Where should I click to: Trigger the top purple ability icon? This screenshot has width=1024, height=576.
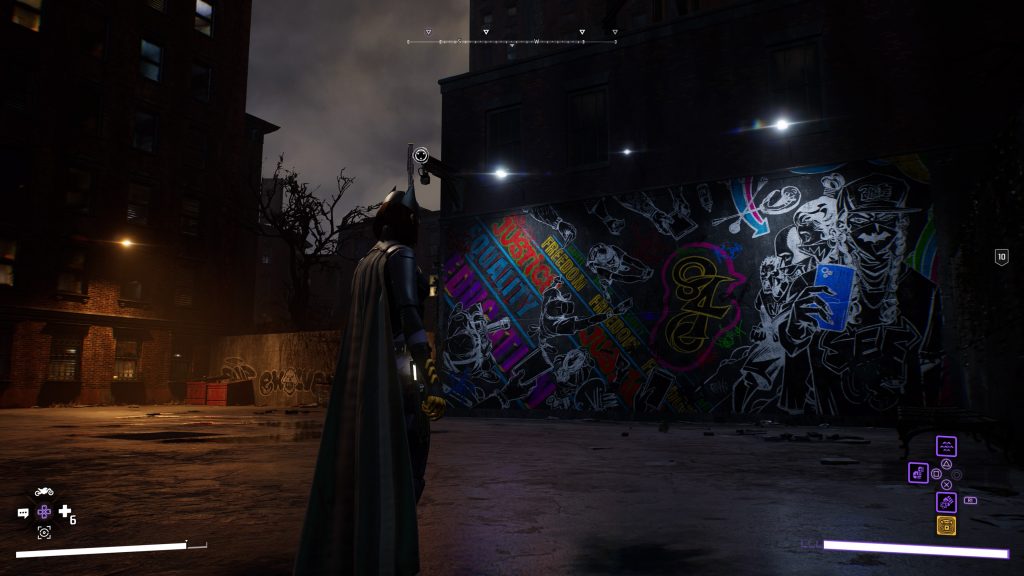(946, 446)
